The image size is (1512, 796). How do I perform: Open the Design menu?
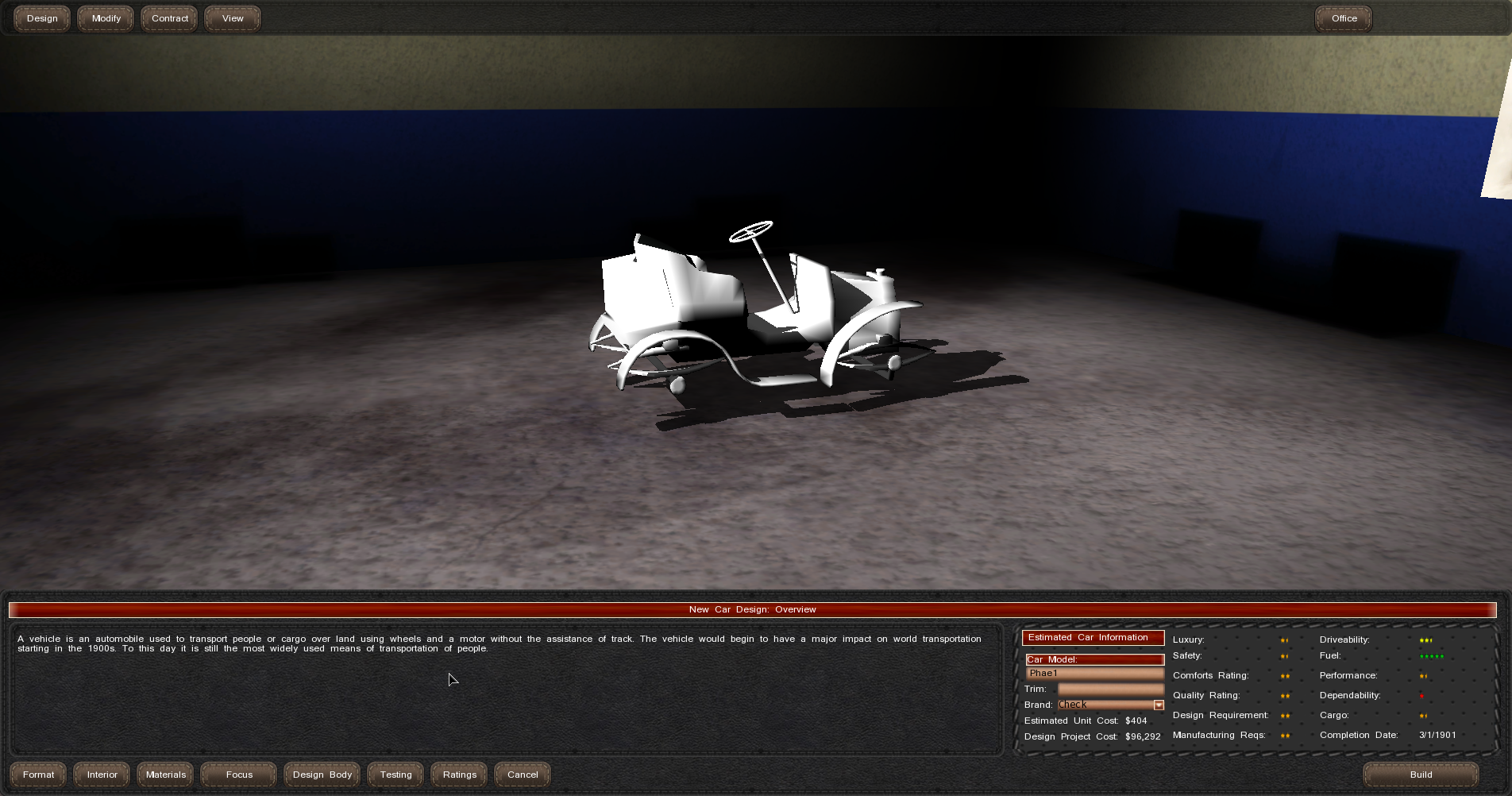(x=42, y=18)
